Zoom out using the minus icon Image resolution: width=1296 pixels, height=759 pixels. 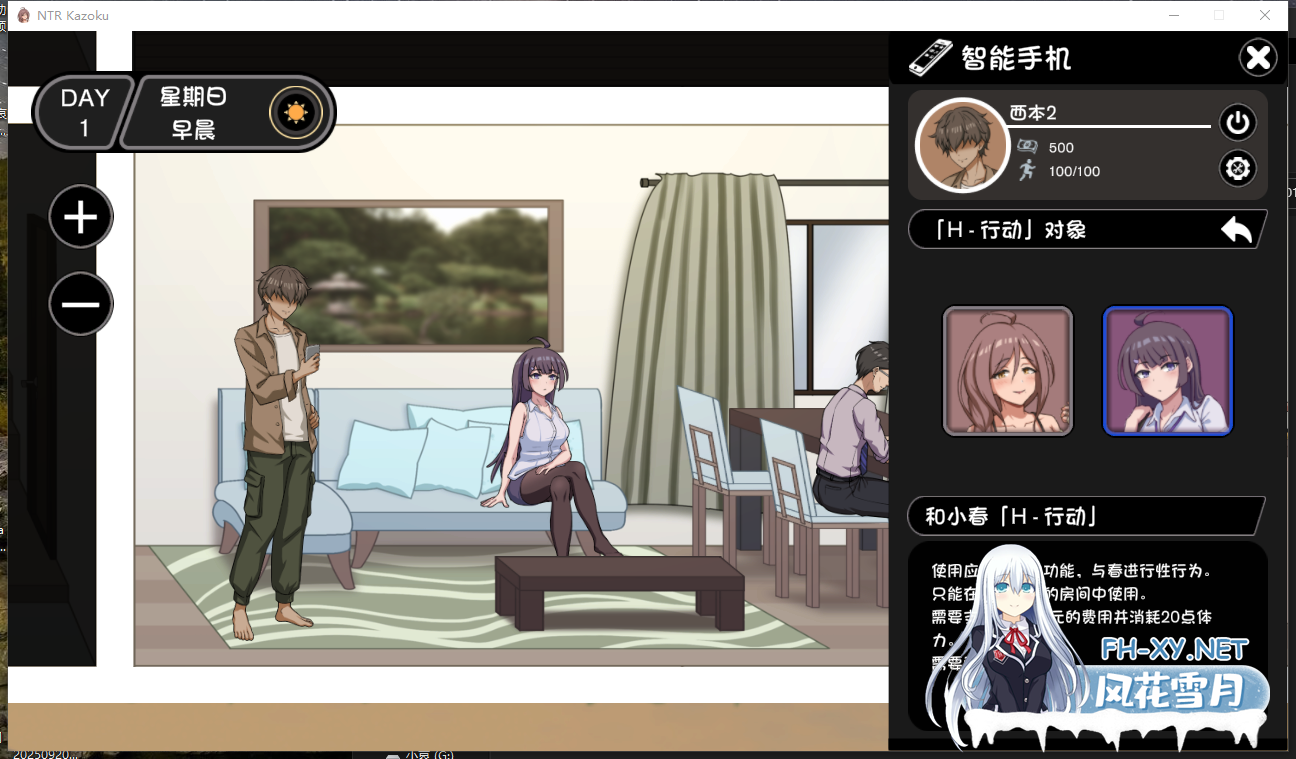tap(81, 303)
